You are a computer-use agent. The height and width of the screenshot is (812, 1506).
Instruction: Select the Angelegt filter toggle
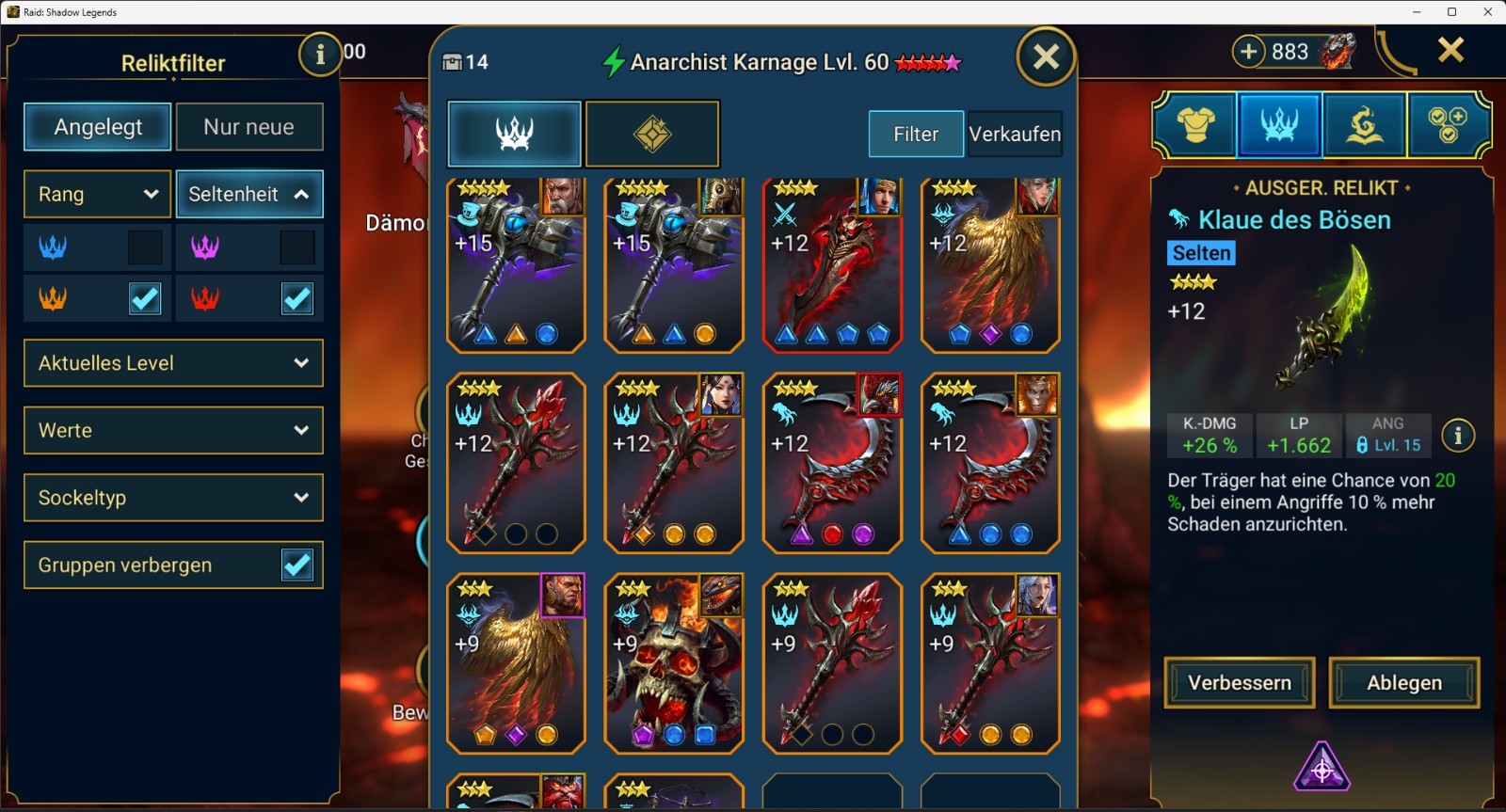(x=98, y=127)
